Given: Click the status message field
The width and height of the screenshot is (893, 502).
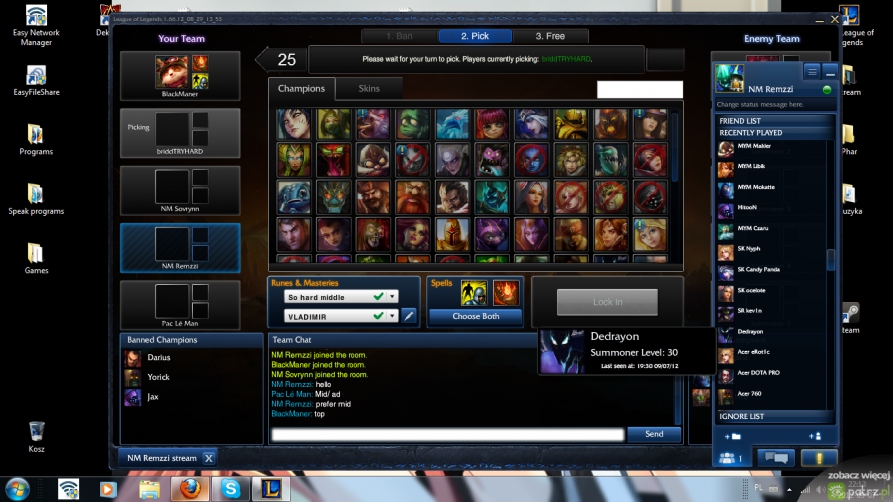Looking at the screenshot, I should (772, 104).
